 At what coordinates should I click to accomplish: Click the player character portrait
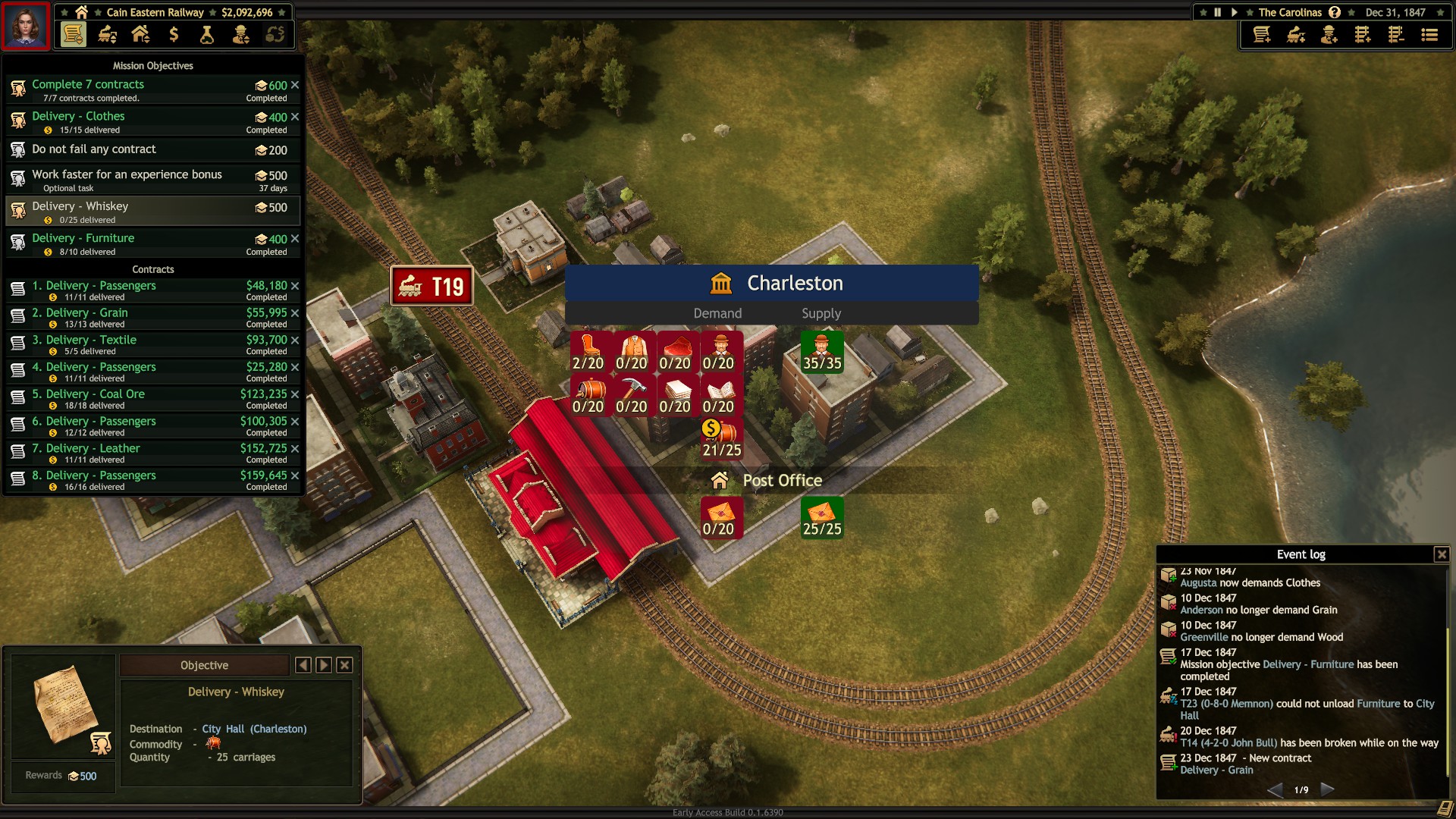pyautogui.click(x=26, y=26)
